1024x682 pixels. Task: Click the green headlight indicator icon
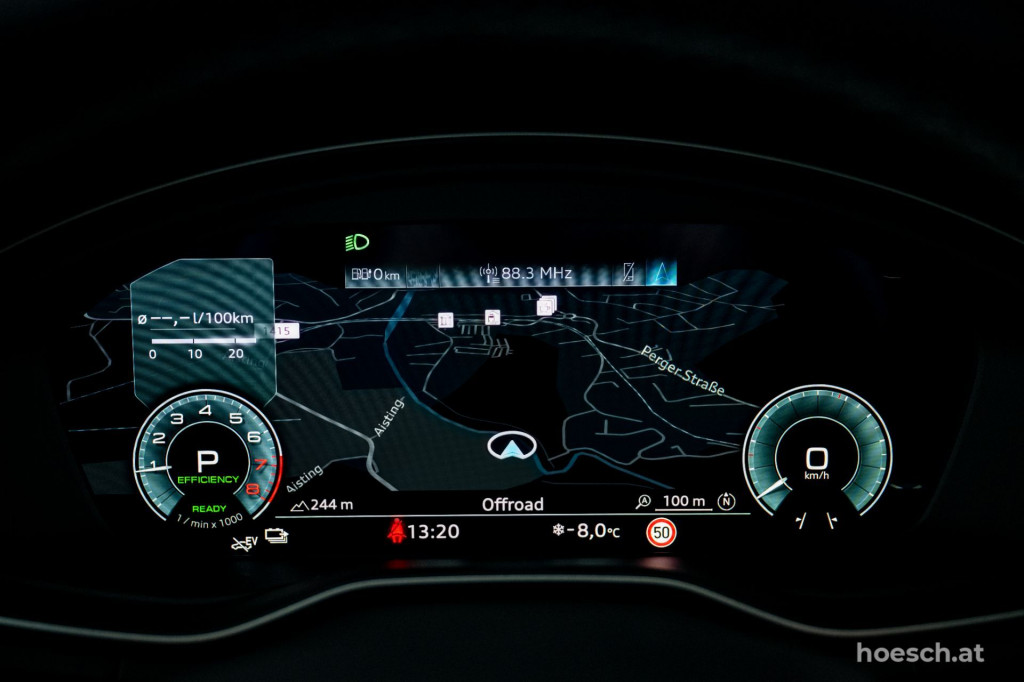coord(357,241)
